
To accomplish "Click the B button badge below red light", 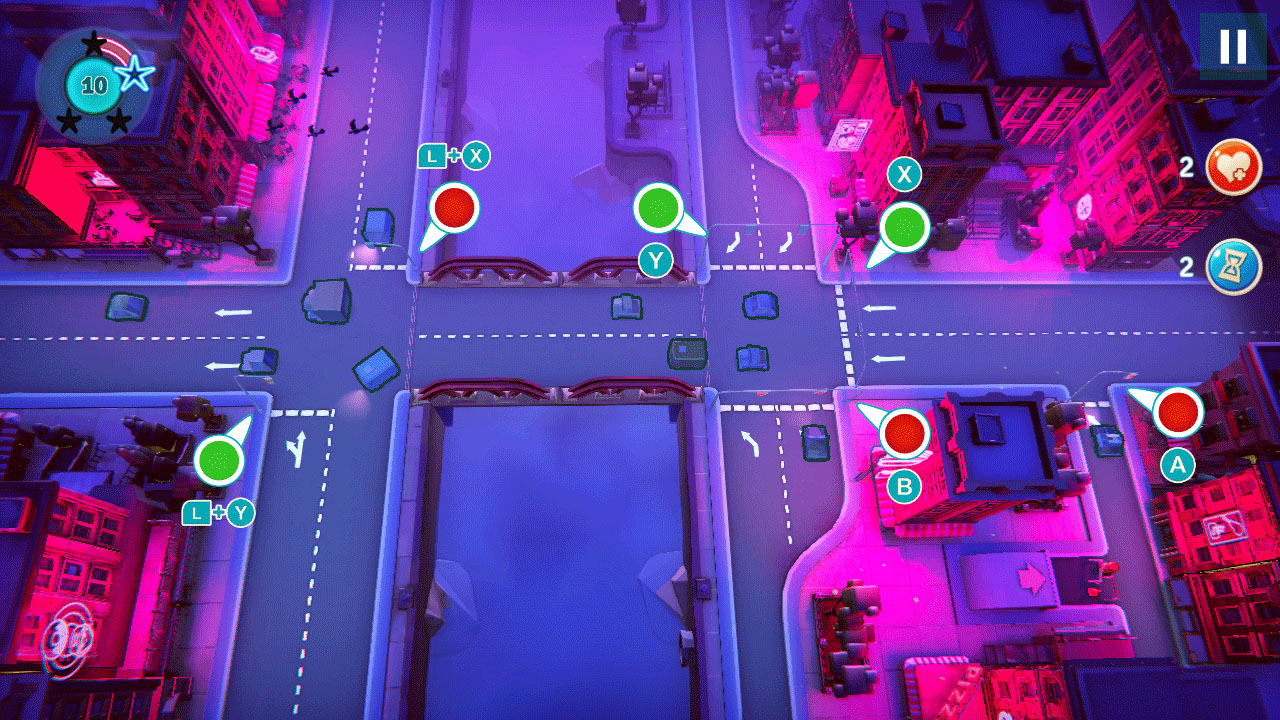I will coord(905,487).
